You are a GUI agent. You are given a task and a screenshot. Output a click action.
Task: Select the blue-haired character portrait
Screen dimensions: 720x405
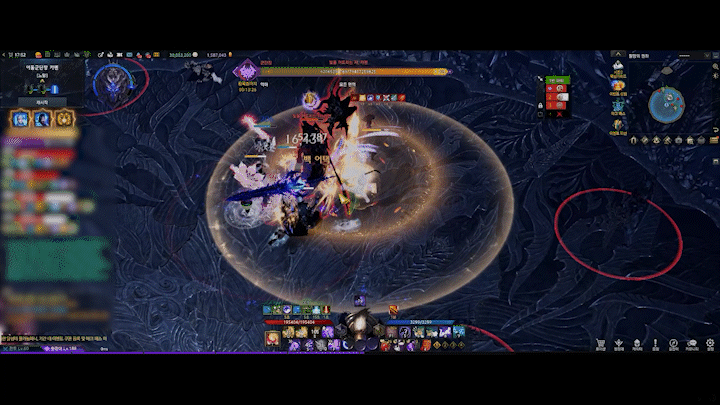coord(20,119)
